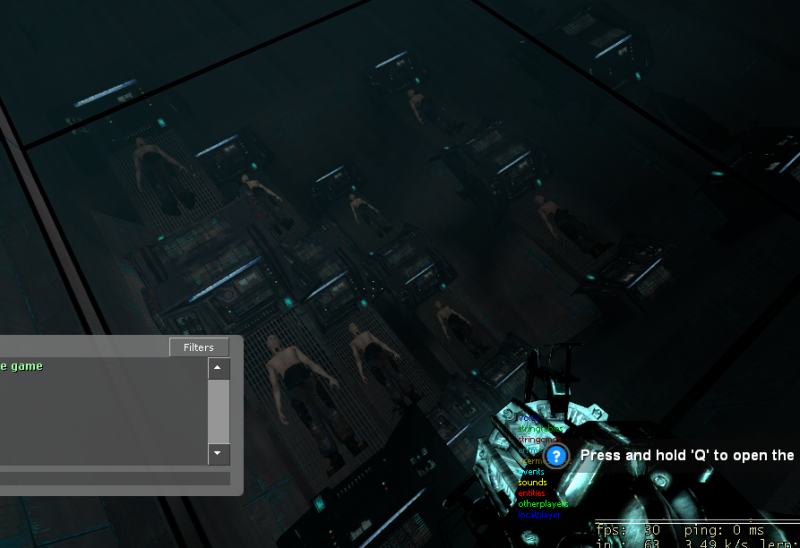Click the chat scrollbar up arrow
This screenshot has height=548, width=800.
218,368
